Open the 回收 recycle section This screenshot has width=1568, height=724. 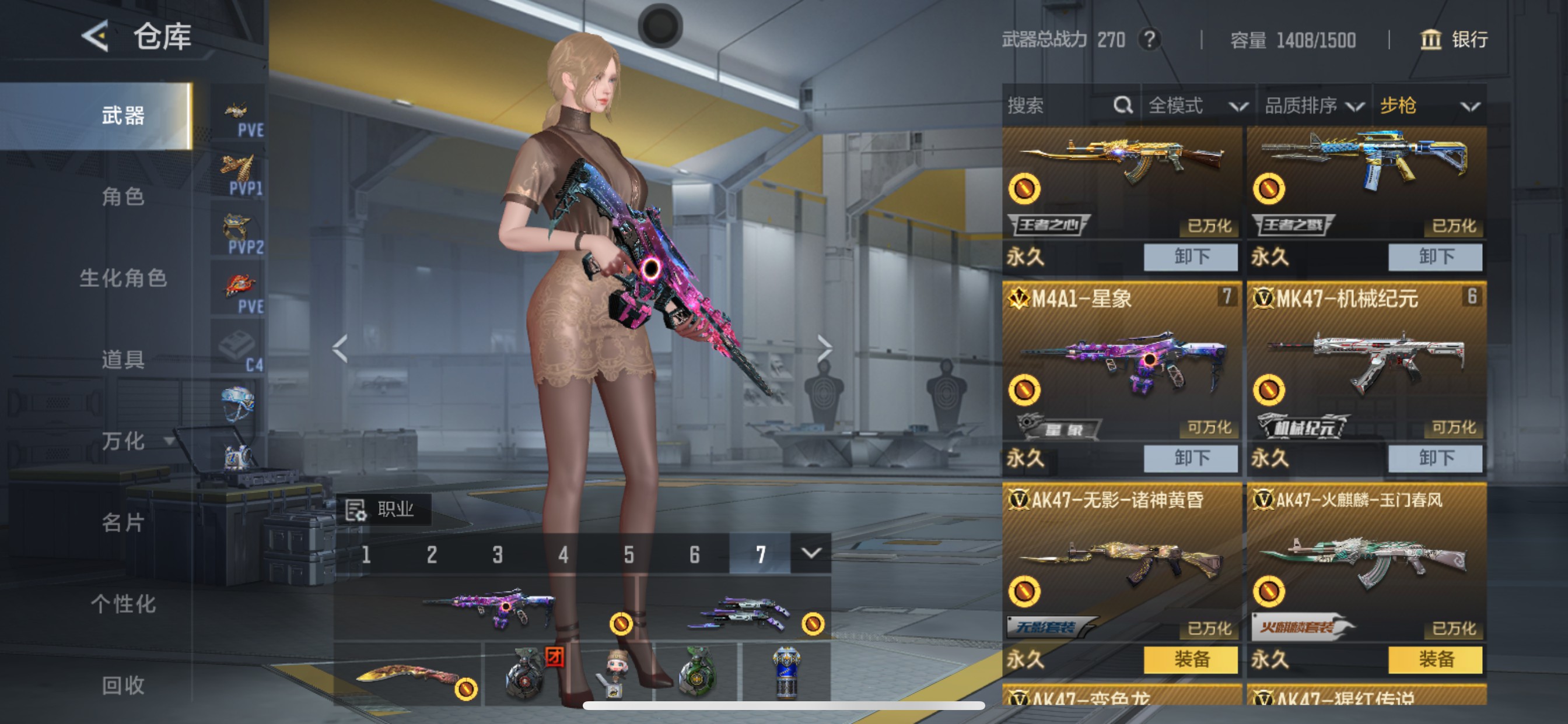point(123,686)
